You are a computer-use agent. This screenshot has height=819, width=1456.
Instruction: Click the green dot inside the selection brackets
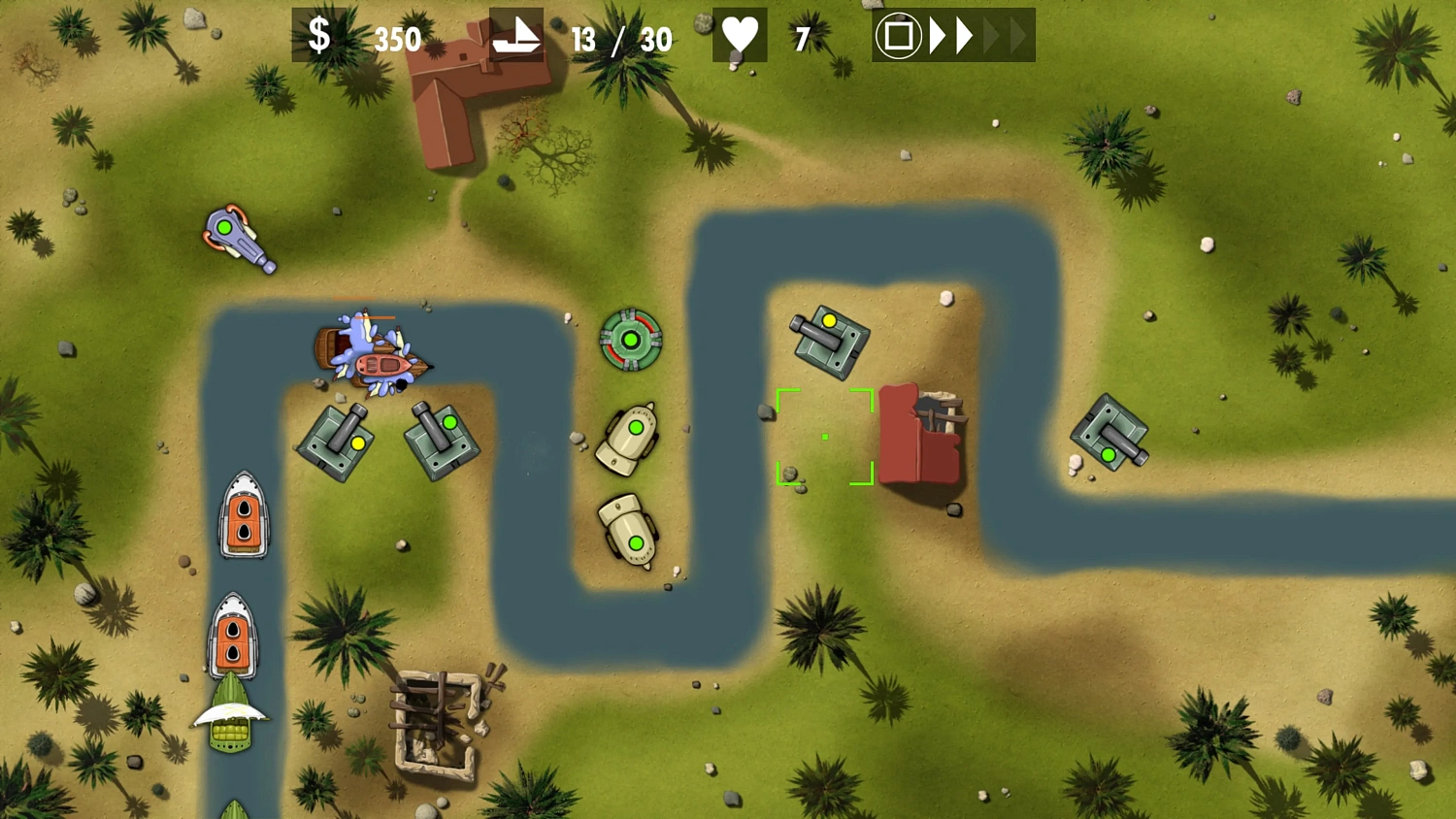824,438
